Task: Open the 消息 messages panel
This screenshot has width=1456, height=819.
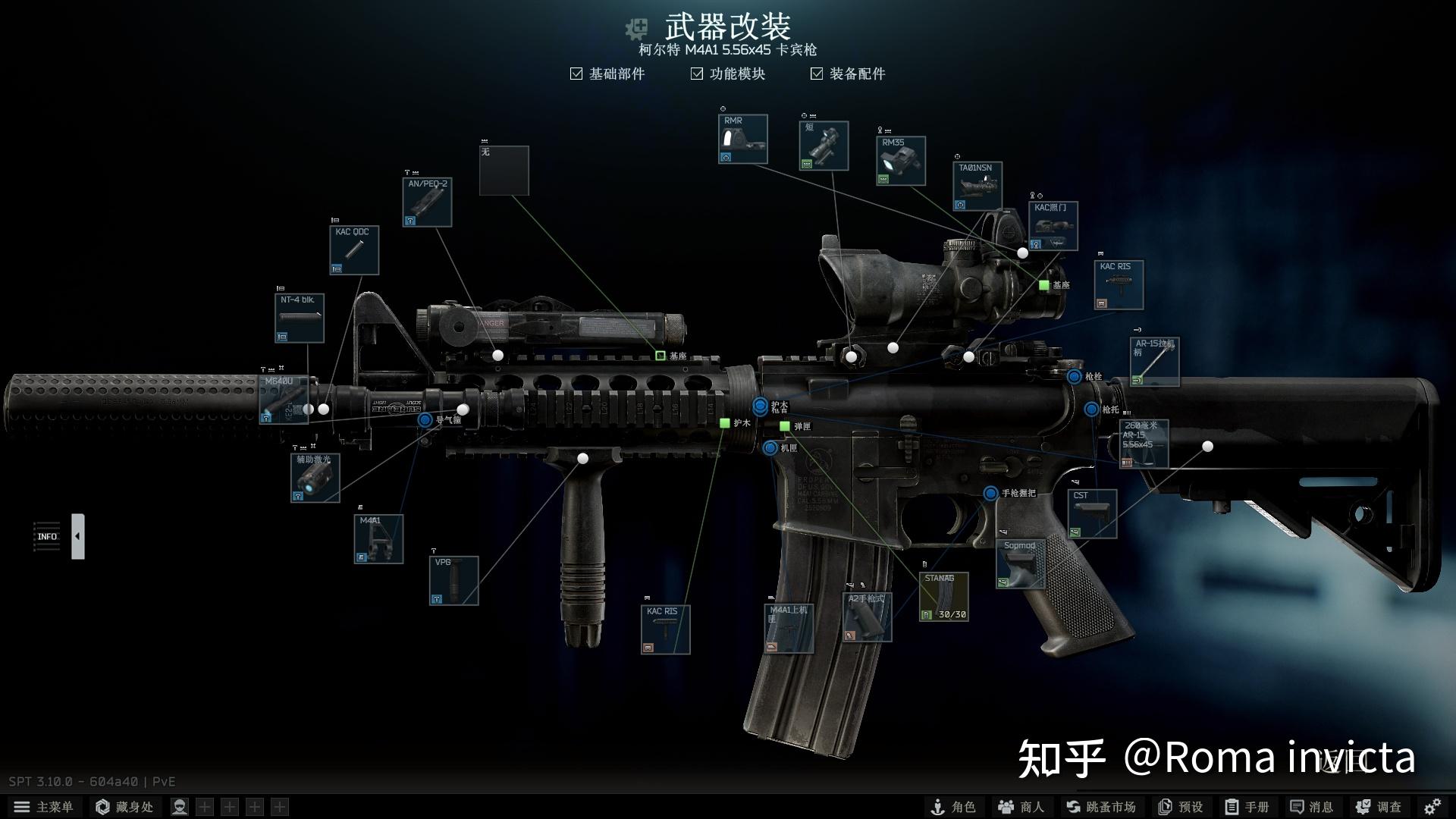Action: 1316,806
